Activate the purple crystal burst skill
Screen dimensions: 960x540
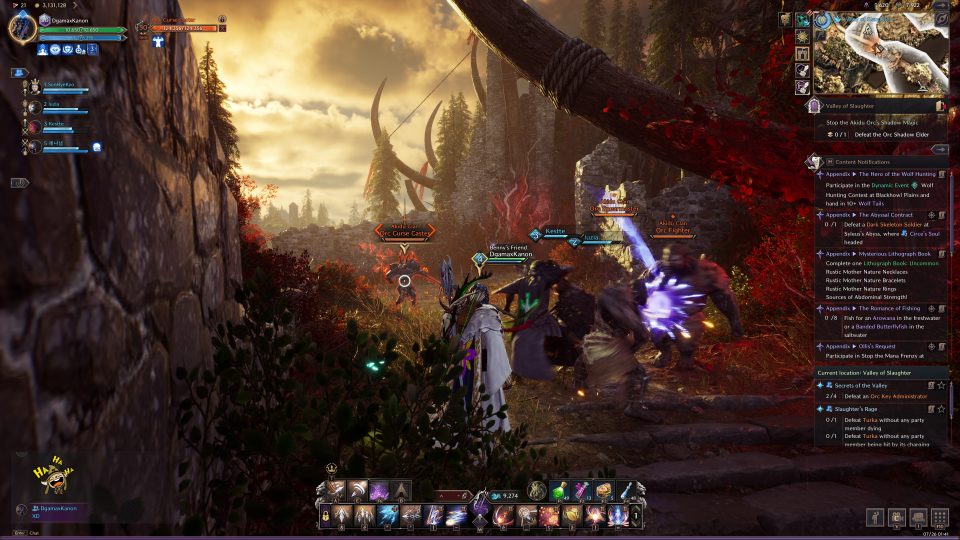[x=379, y=490]
